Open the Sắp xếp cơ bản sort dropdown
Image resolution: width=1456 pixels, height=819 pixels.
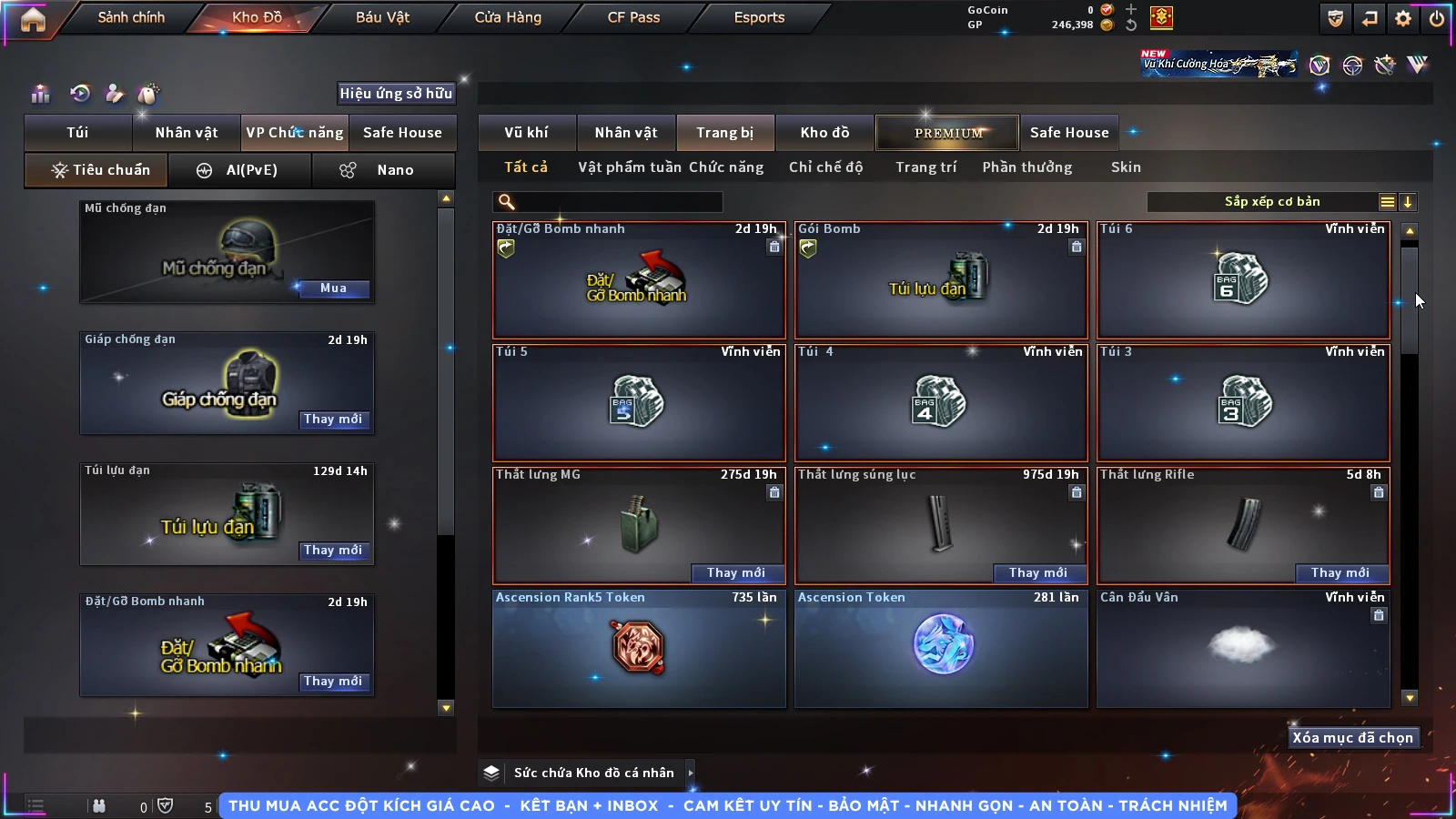1271,202
